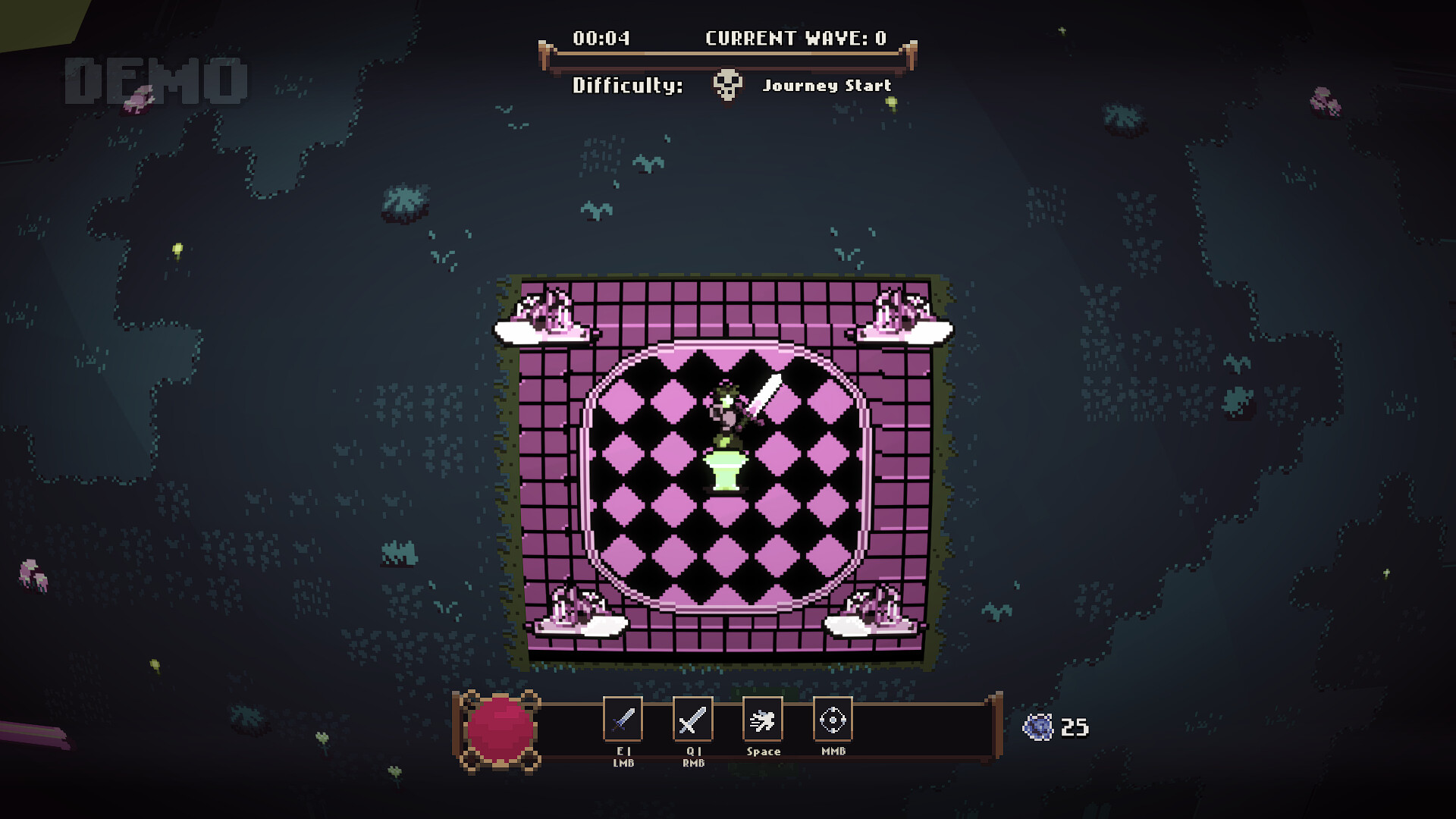Click the skull difficulty icon

[727, 86]
